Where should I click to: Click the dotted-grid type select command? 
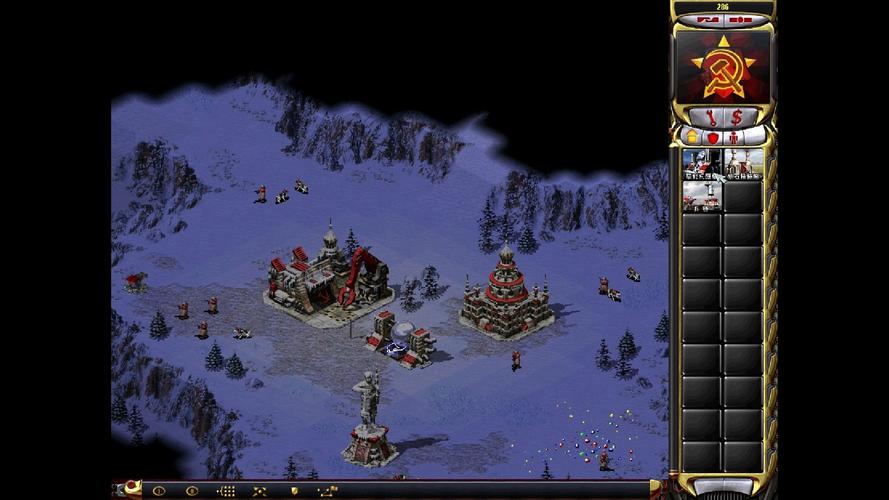(226, 491)
